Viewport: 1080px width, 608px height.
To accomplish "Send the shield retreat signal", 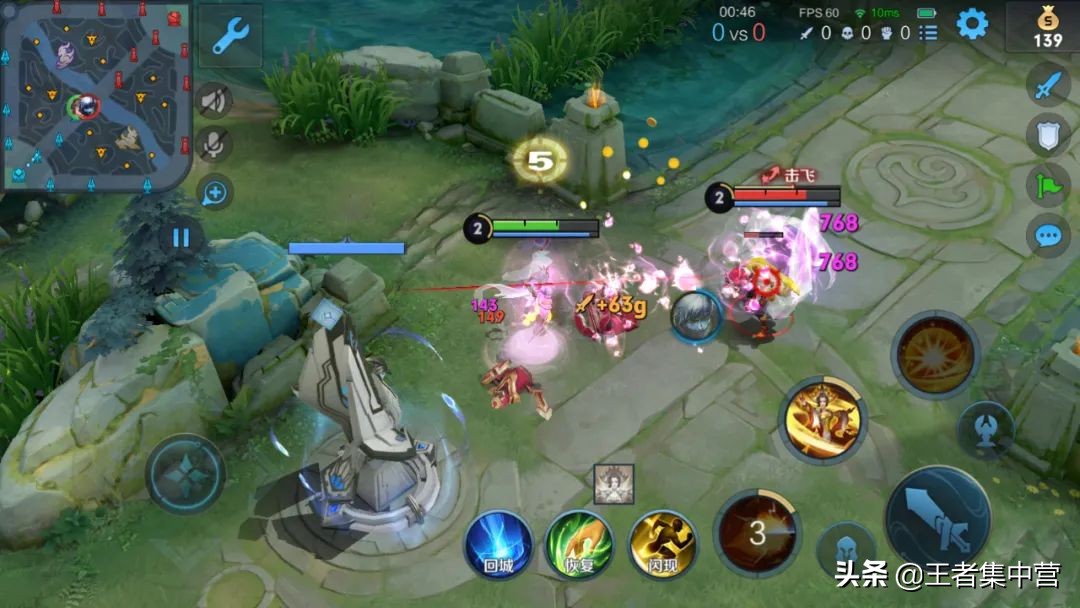I will (x=1047, y=135).
